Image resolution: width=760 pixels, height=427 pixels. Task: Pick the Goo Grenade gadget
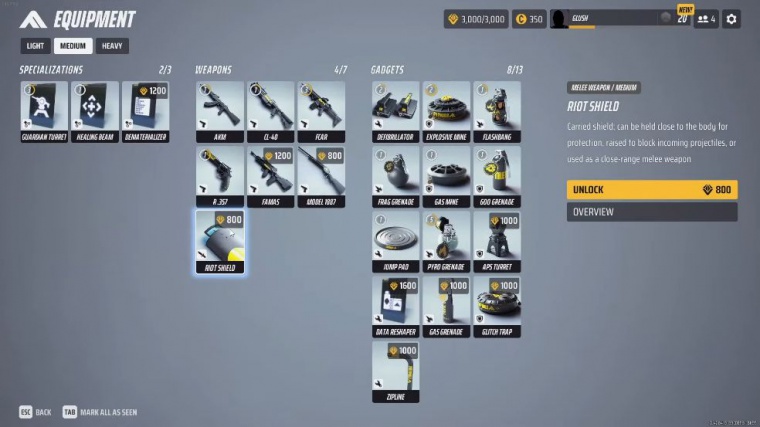point(497,176)
